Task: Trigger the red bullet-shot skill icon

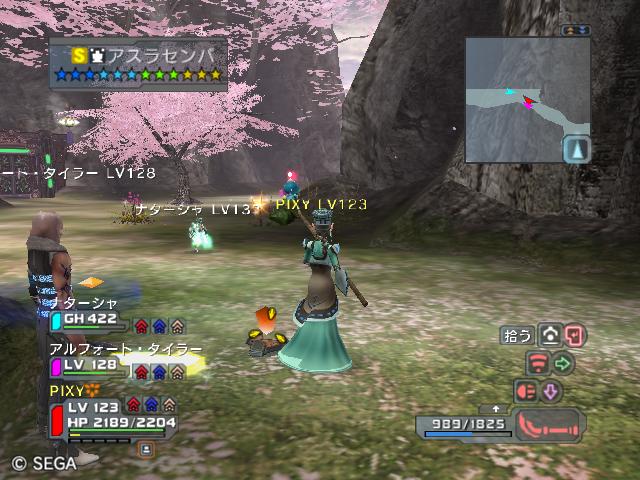Action: [526, 391]
